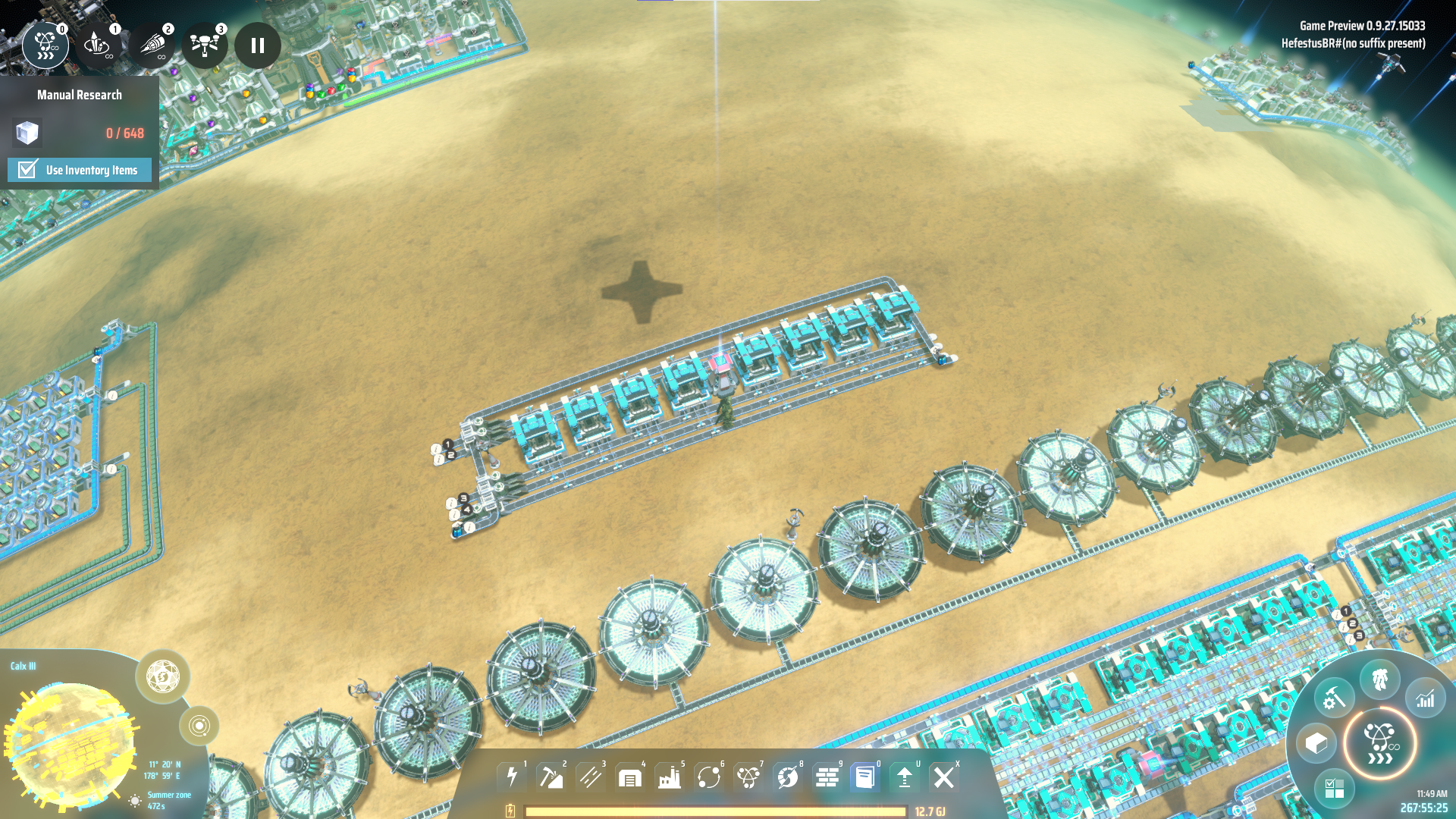Open the production statistics chart panel

(1426, 698)
